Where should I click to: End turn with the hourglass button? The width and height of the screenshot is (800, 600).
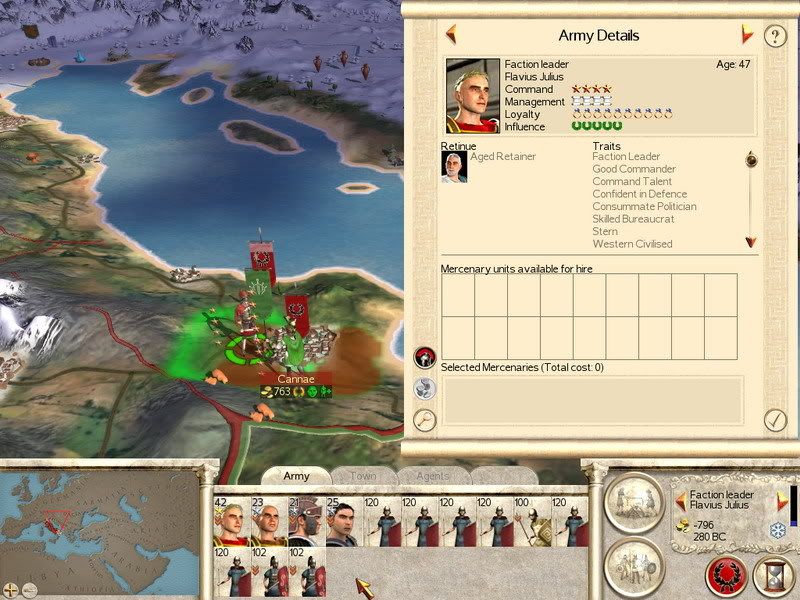click(774, 577)
